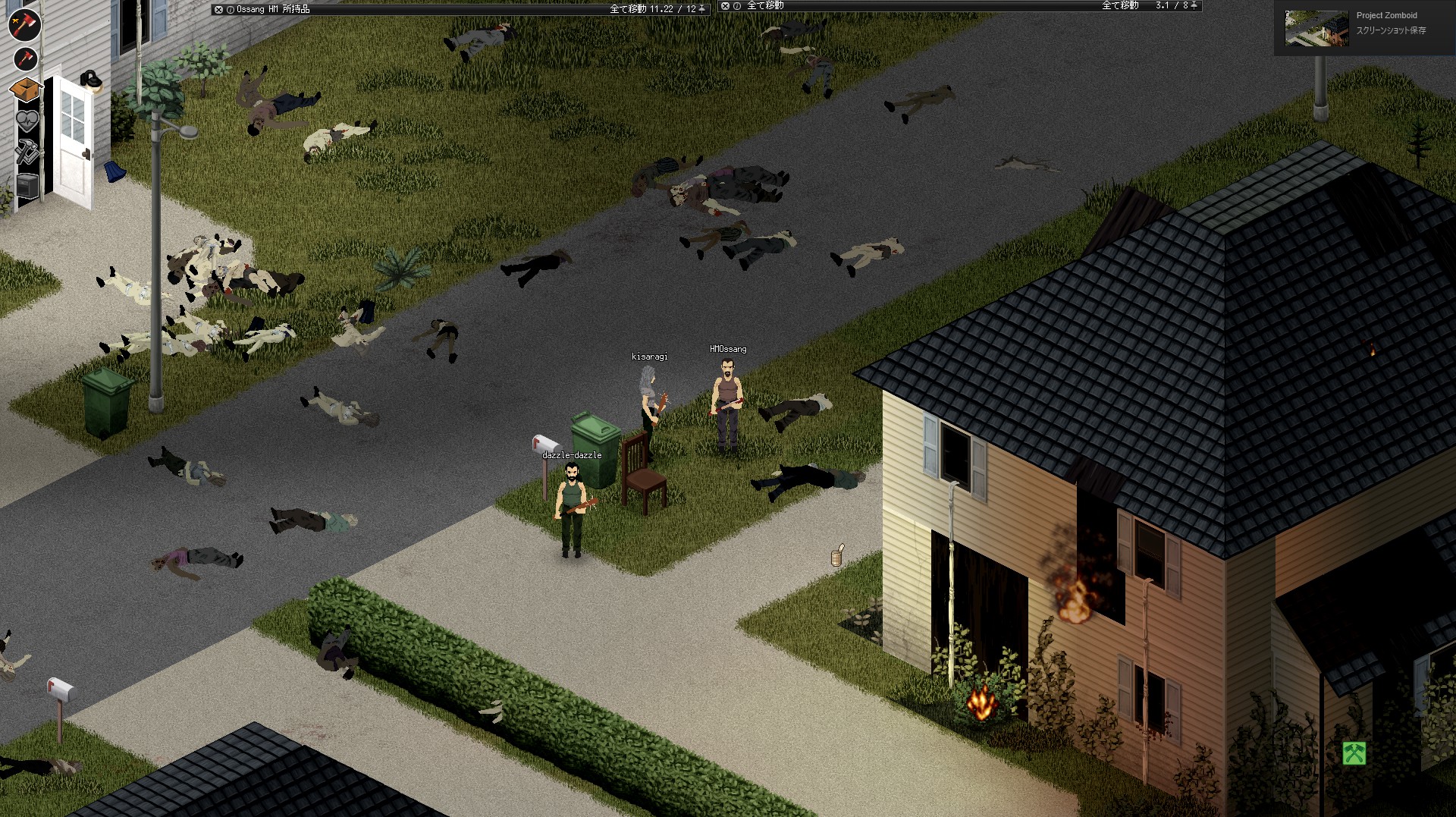Pin the loot window open
The width and height of the screenshot is (1456, 817).
tap(1195, 6)
